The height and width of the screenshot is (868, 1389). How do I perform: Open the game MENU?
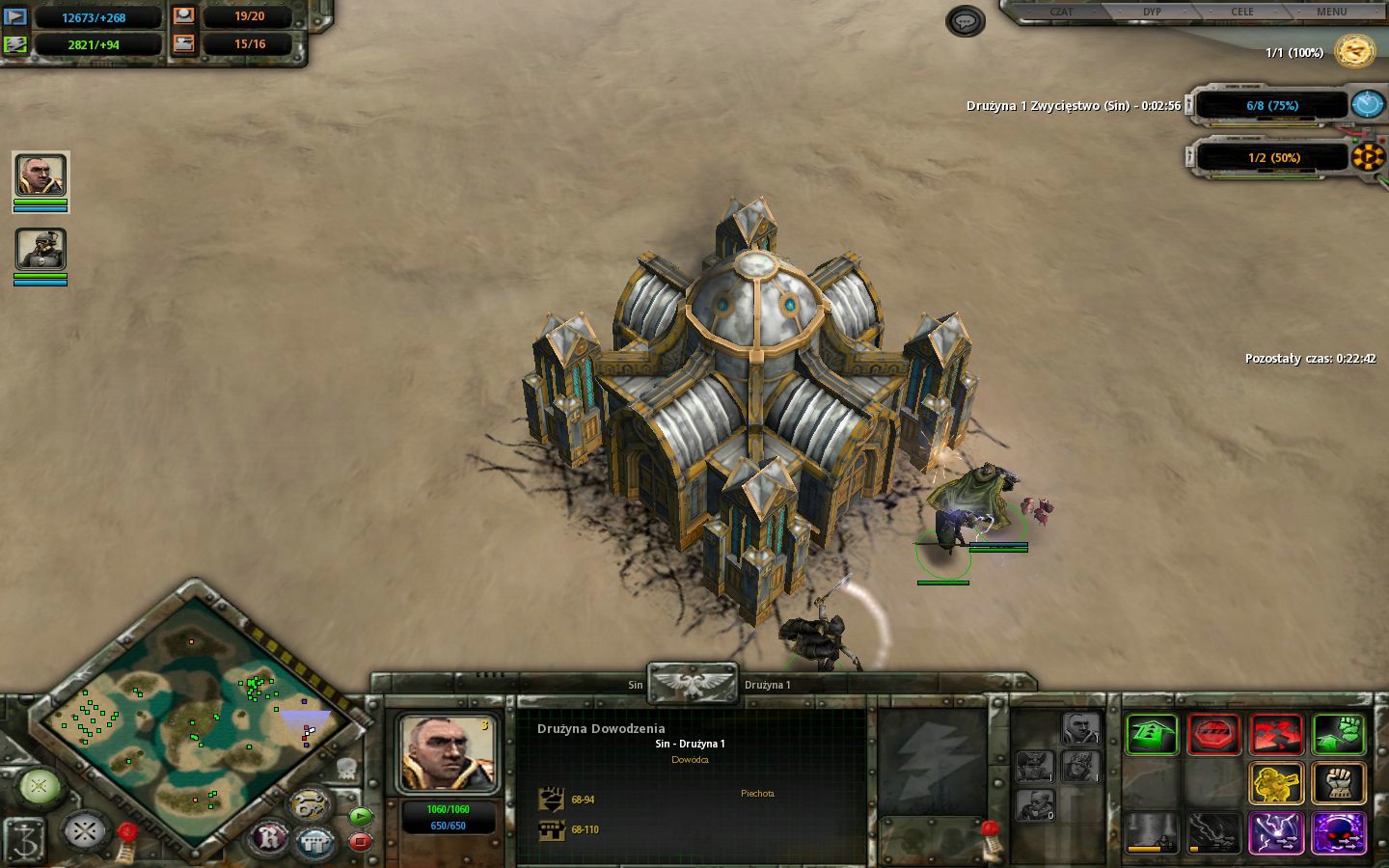coord(1331,12)
